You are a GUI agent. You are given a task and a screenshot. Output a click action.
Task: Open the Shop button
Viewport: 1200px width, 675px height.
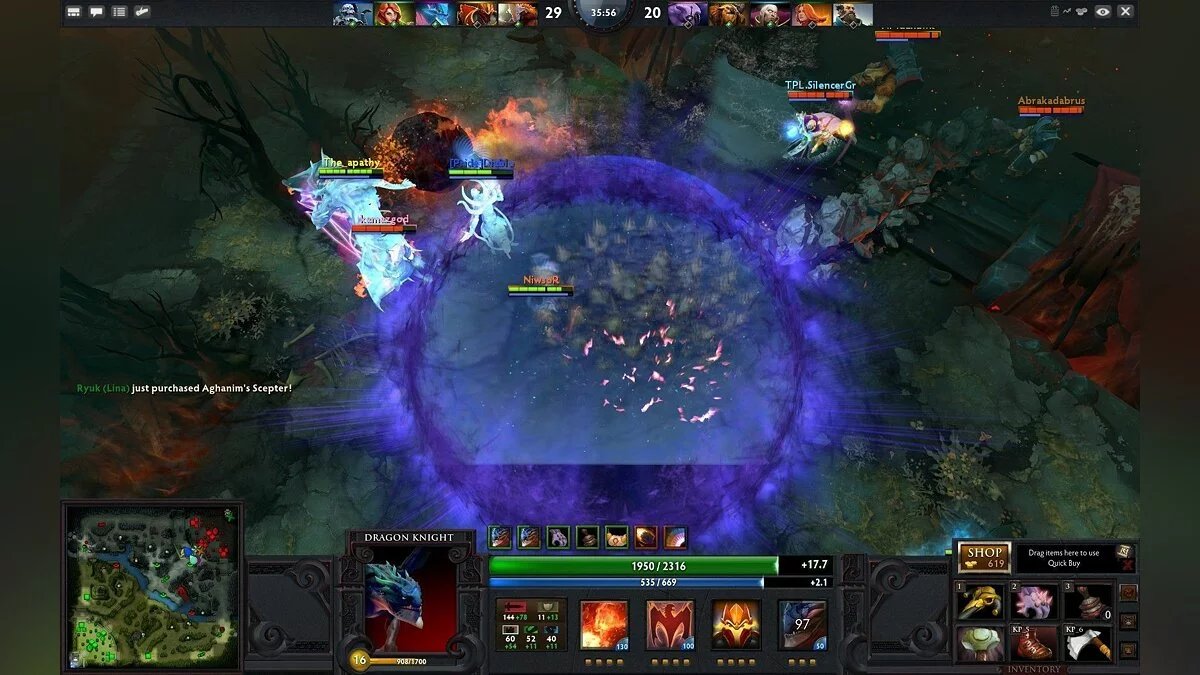(x=984, y=557)
